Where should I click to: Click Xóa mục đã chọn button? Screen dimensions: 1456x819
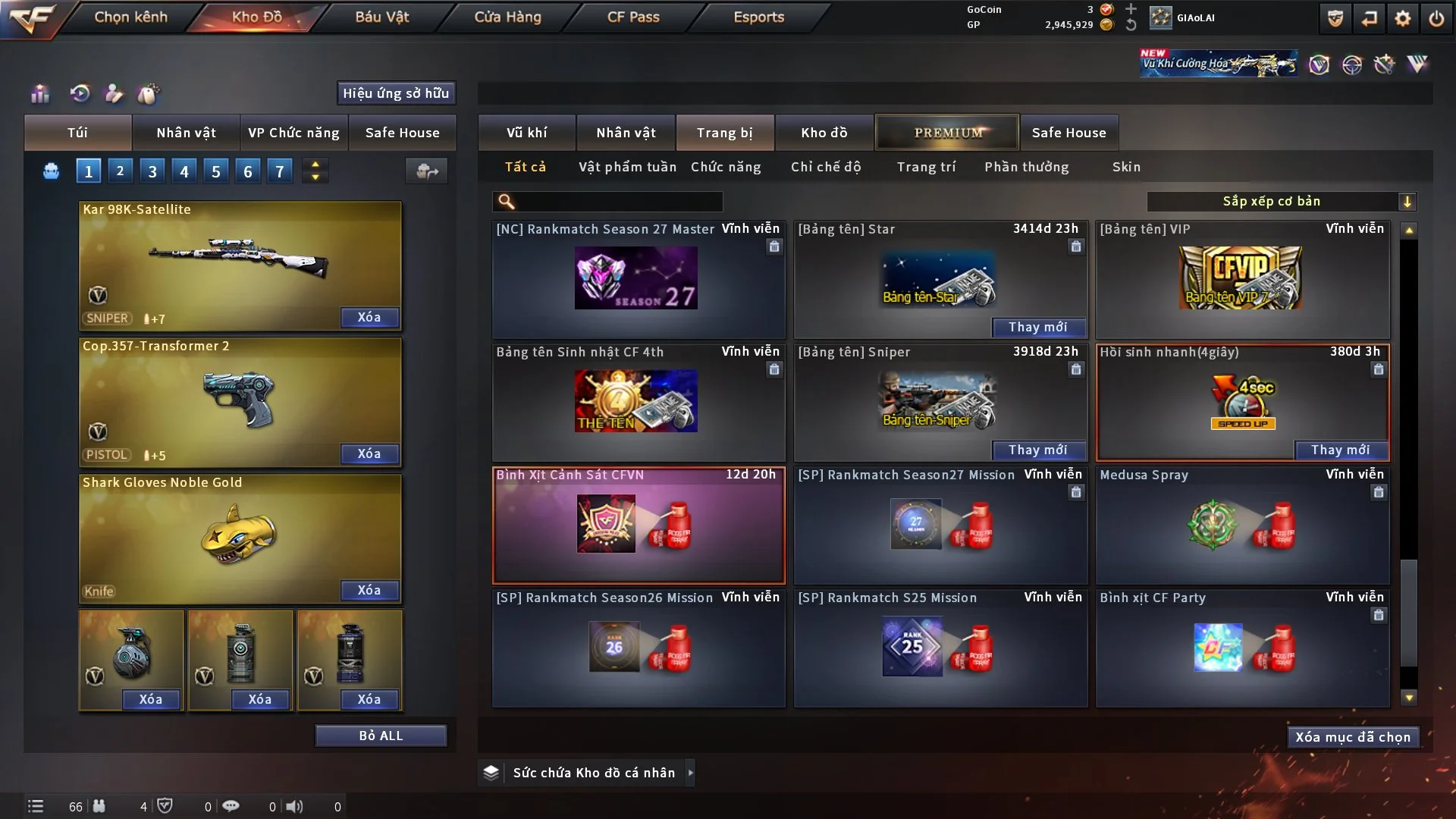pos(1353,737)
